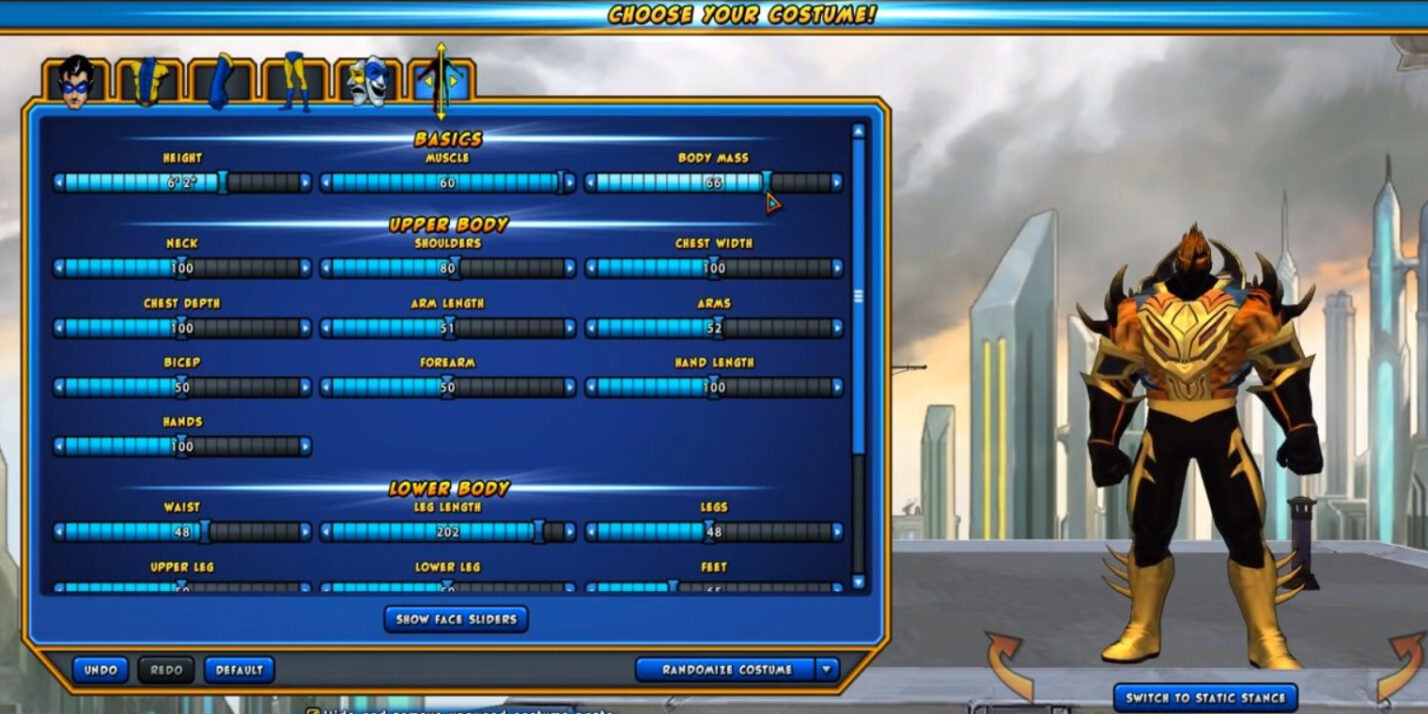Open the legs costume tab
This screenshot has width=1428, height=714.
click(295, 82)
